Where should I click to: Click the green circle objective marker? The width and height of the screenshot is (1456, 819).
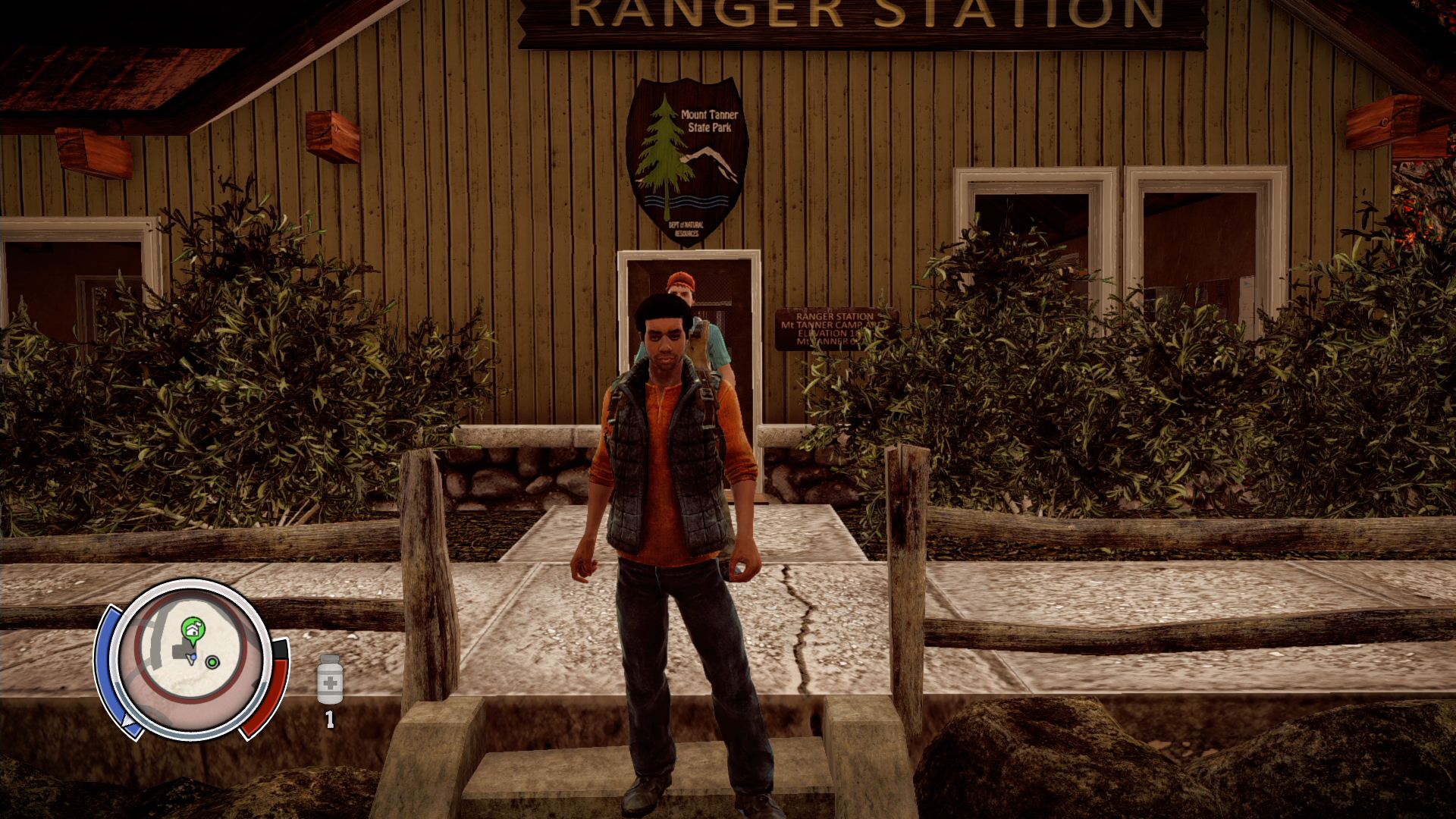[x=212, y=662]
